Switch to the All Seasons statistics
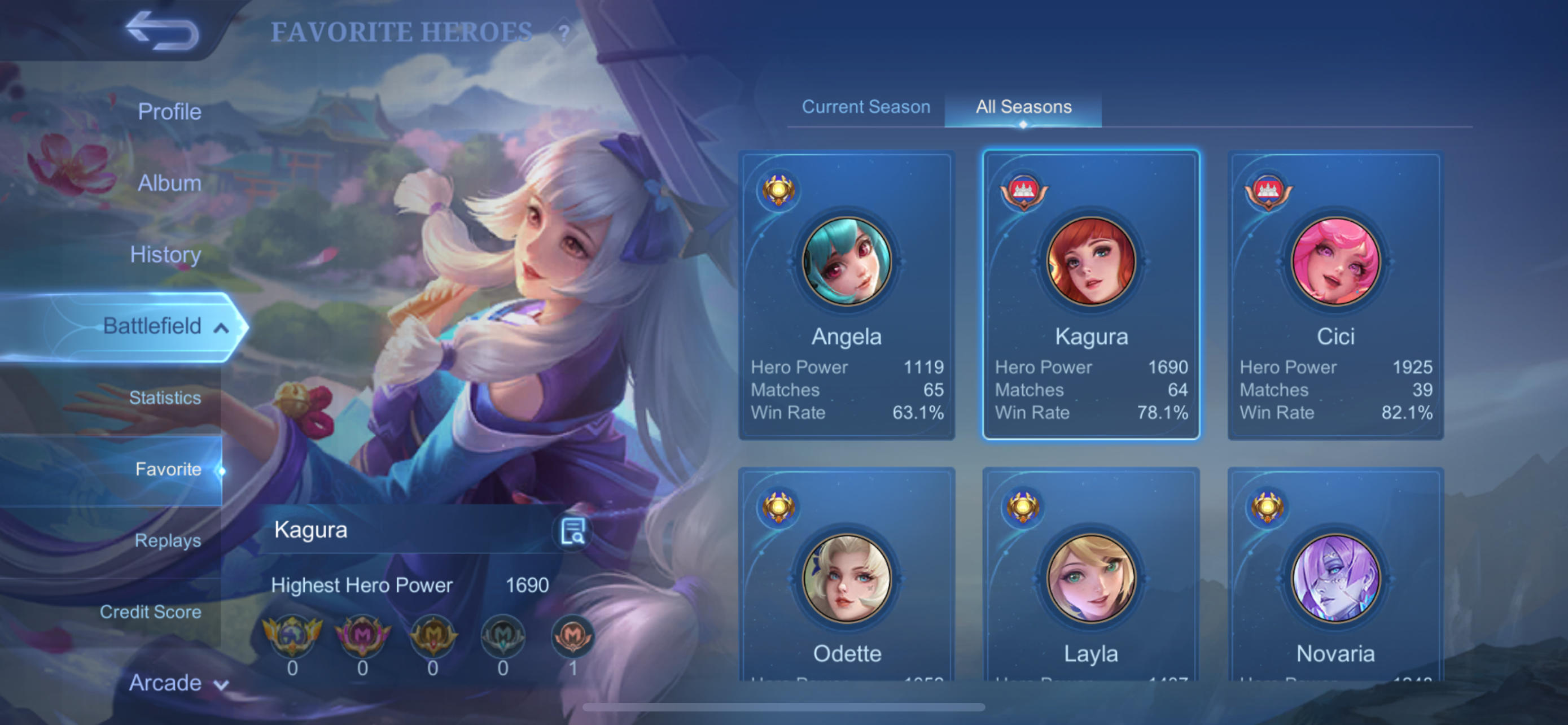The image size is (1568, 725). (1023, 107)
